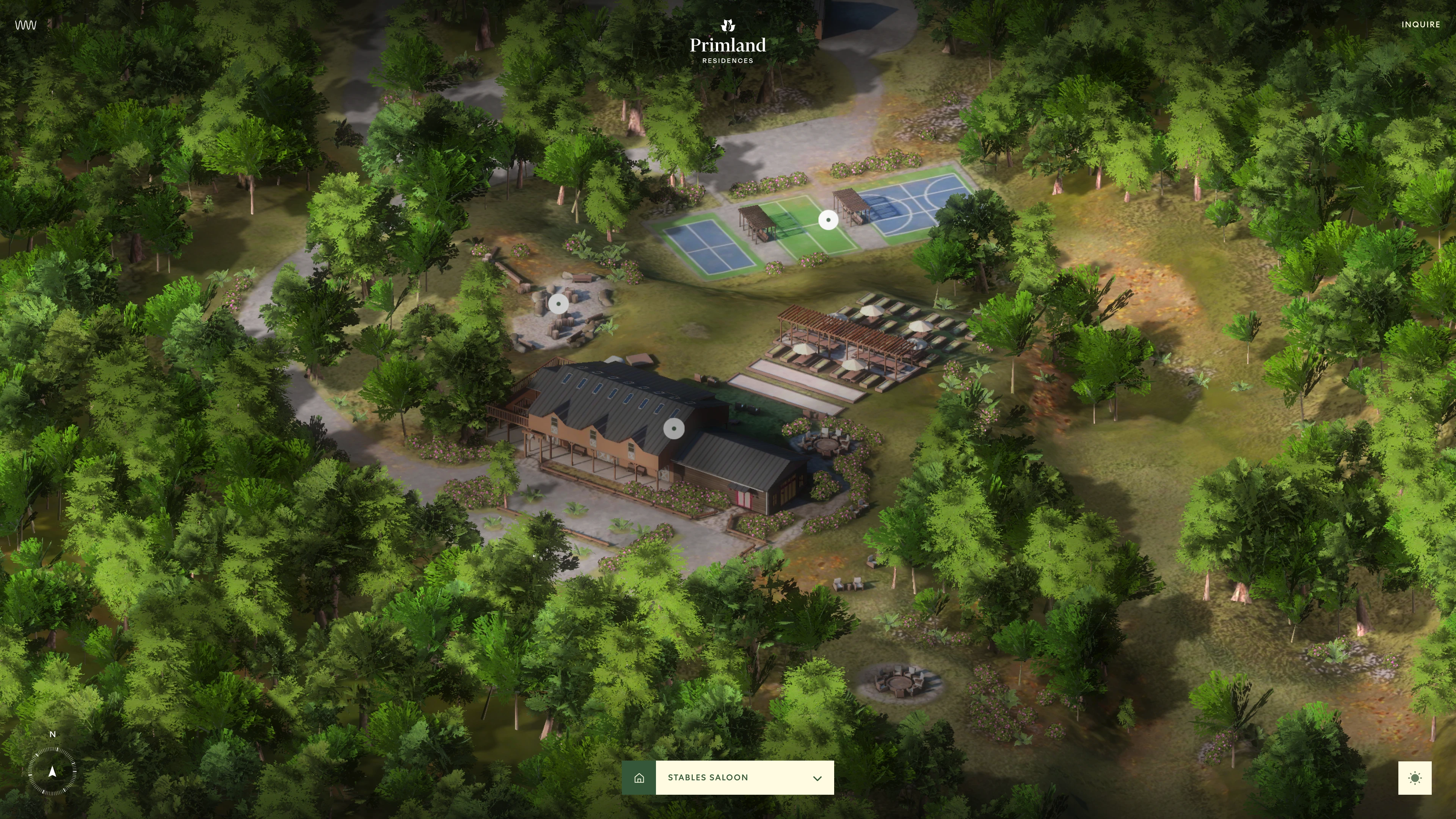Go to the home view button
The image size is (1456, 819).
tap(639, 778)
